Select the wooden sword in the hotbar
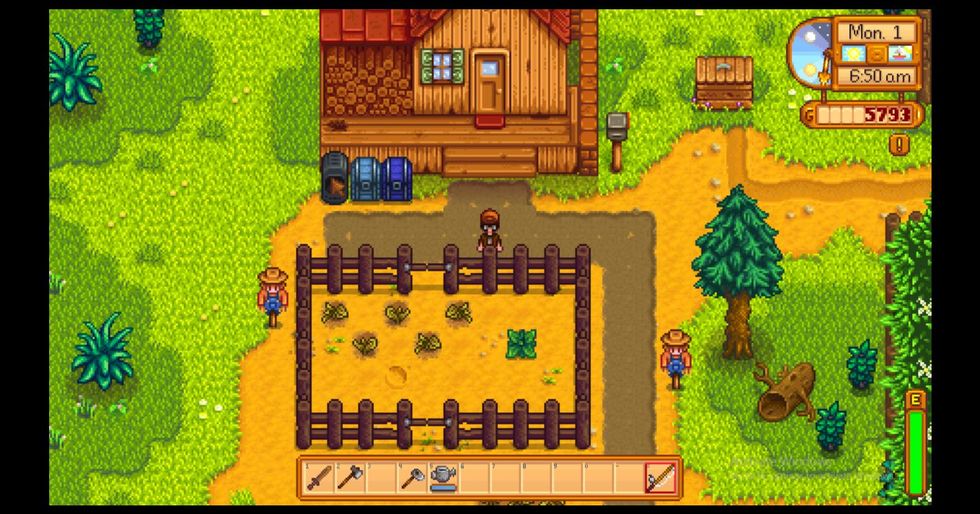Screen dimensions: 980x514 click(x=318, y=478)
